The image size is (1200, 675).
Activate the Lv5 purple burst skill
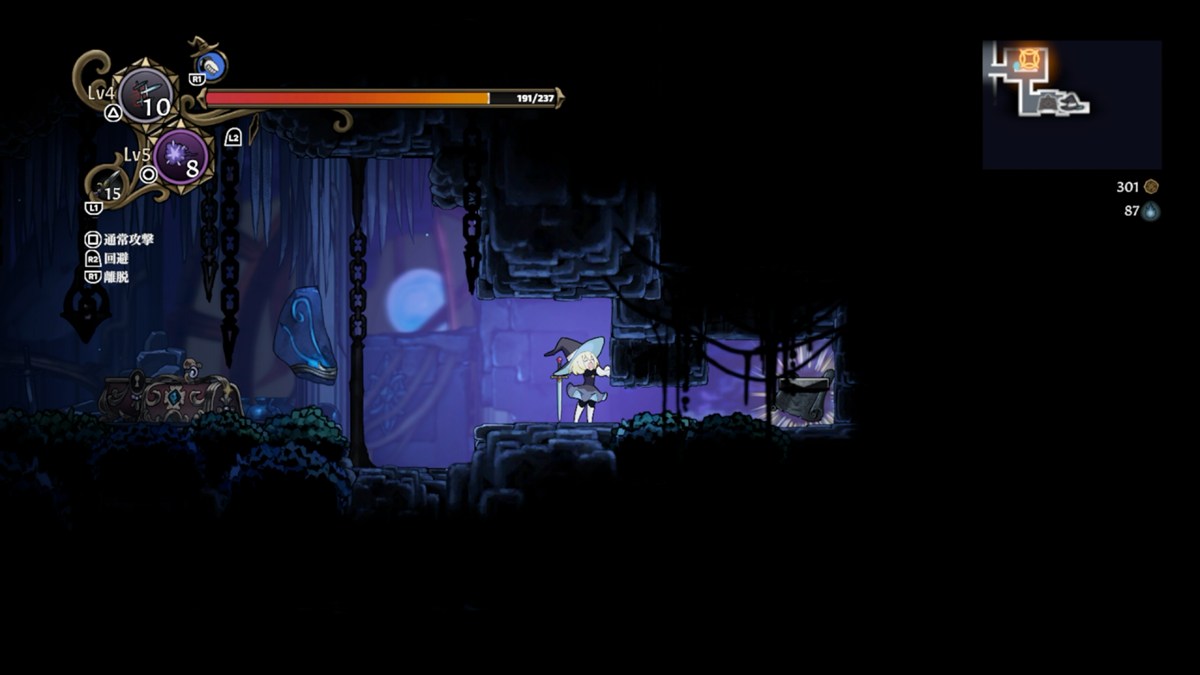(181, 156)
